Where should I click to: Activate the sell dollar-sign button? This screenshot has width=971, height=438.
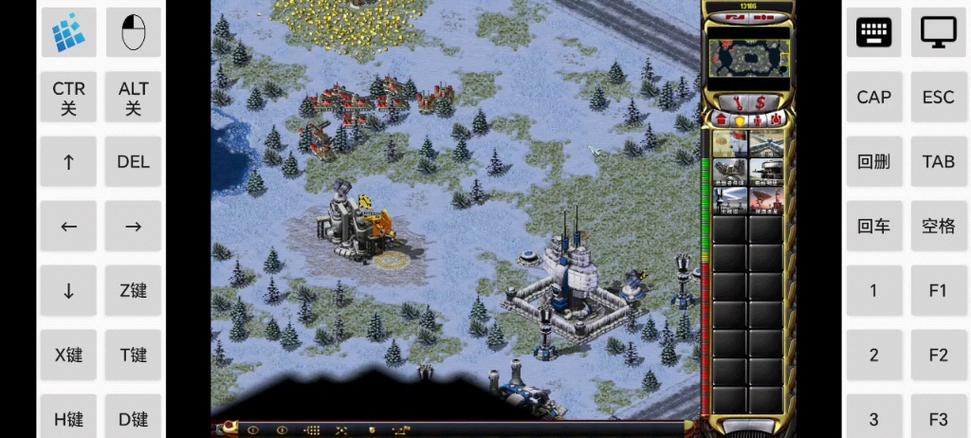761,101
